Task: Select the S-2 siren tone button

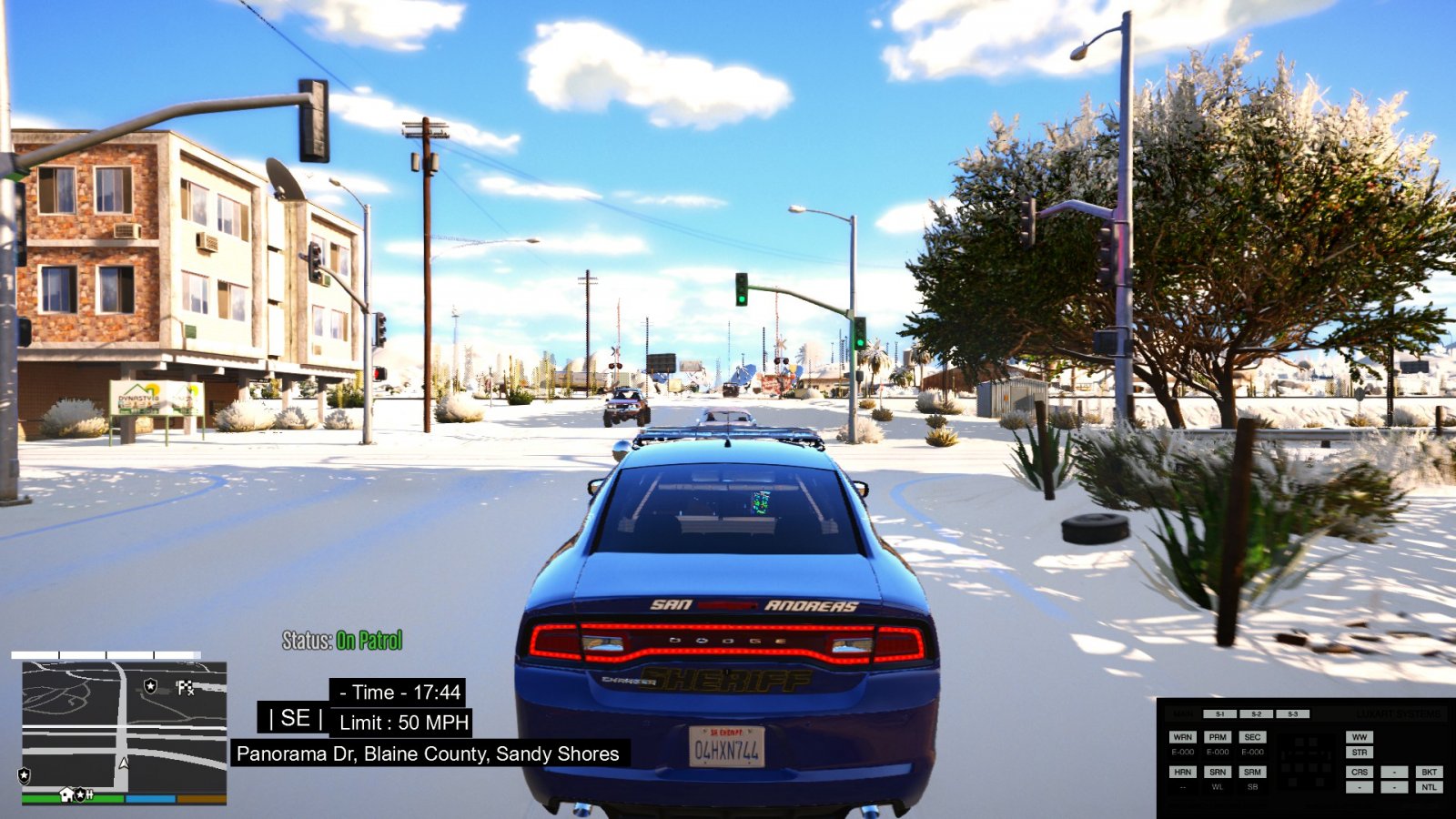Action: pos(1256,714)
